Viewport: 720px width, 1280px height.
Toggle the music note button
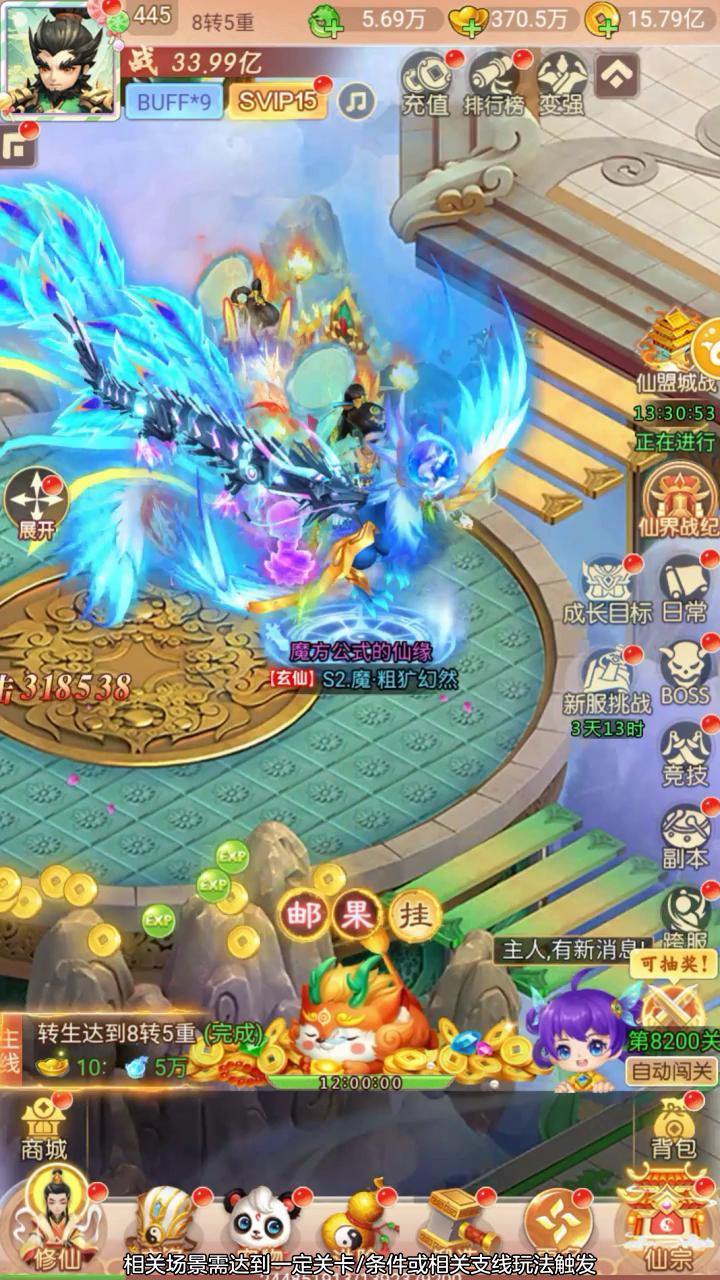pos(355,100)
